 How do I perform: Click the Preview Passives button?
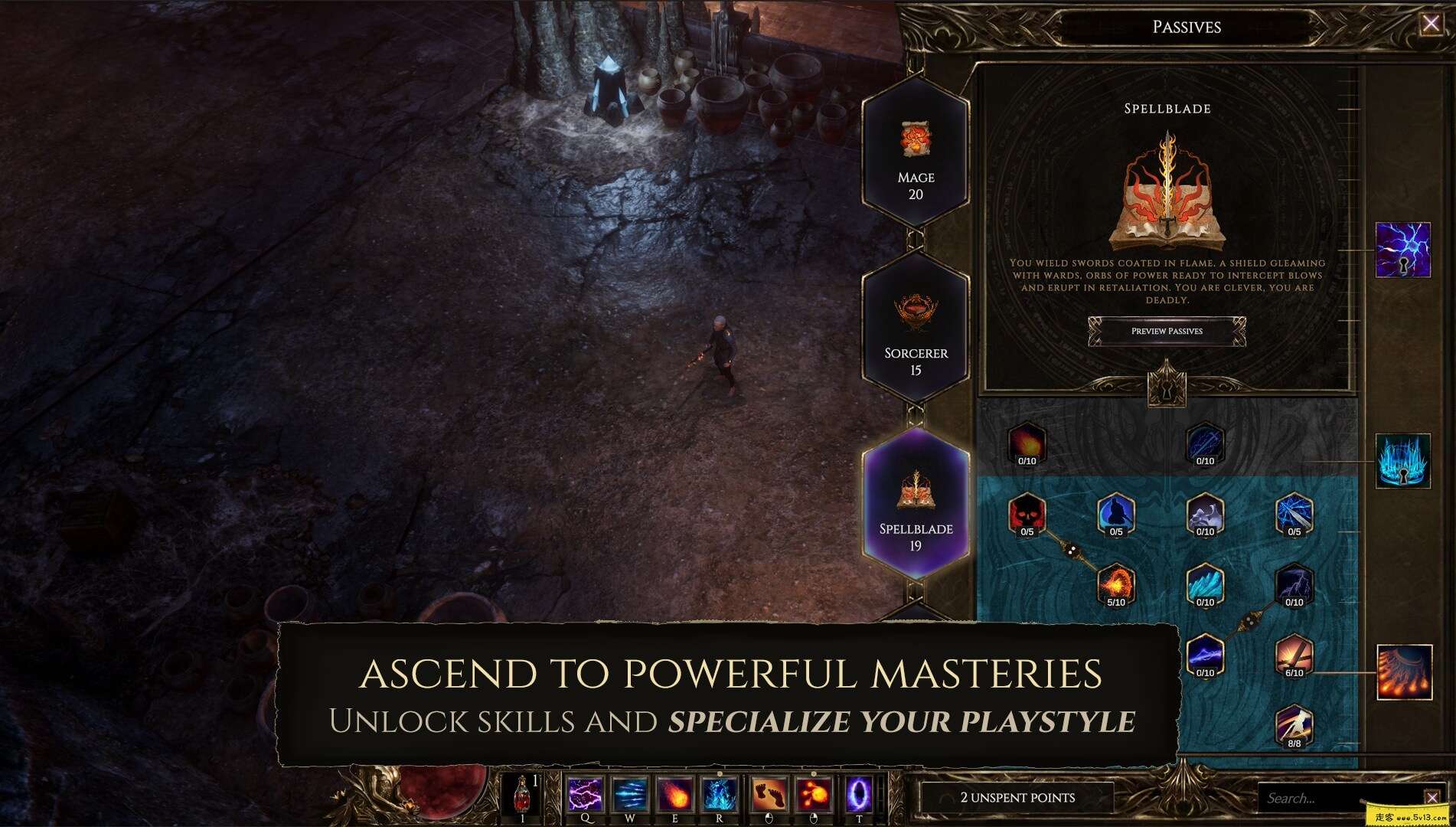pos(1167,332)
